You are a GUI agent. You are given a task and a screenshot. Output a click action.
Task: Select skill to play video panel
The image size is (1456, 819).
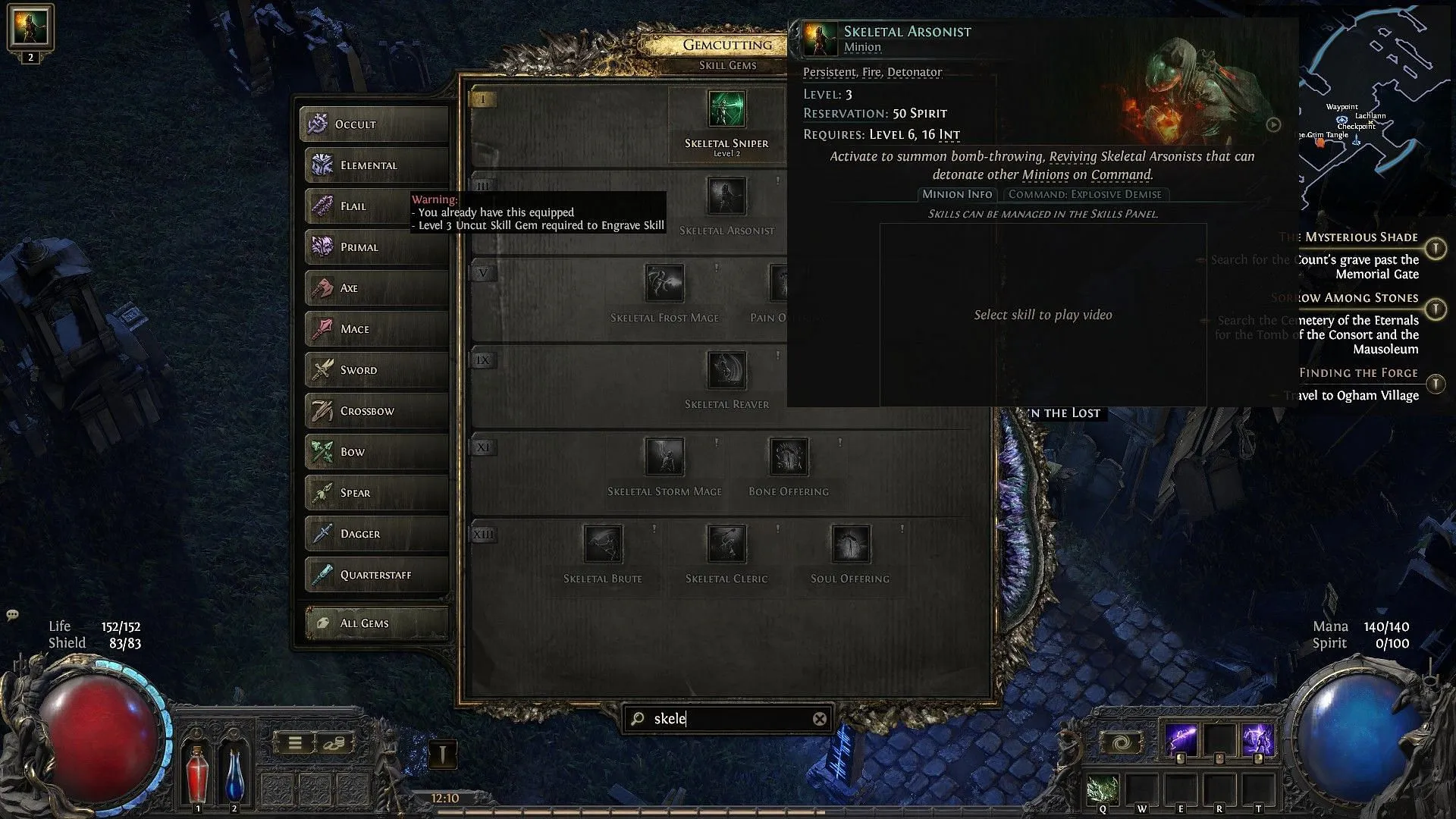point(1042,314)
